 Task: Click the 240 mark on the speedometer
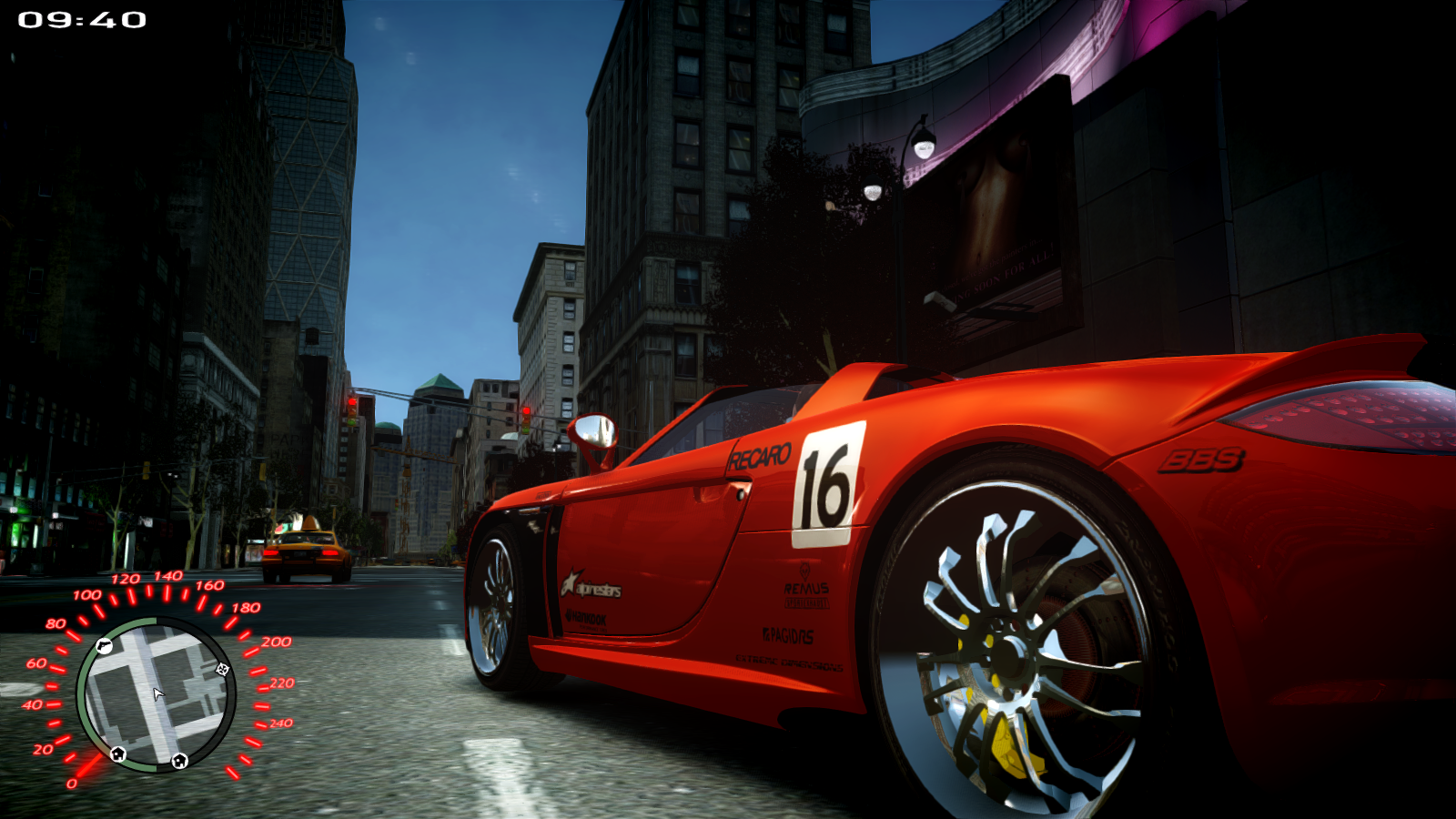pyautogui.click(x=280, y=722)
